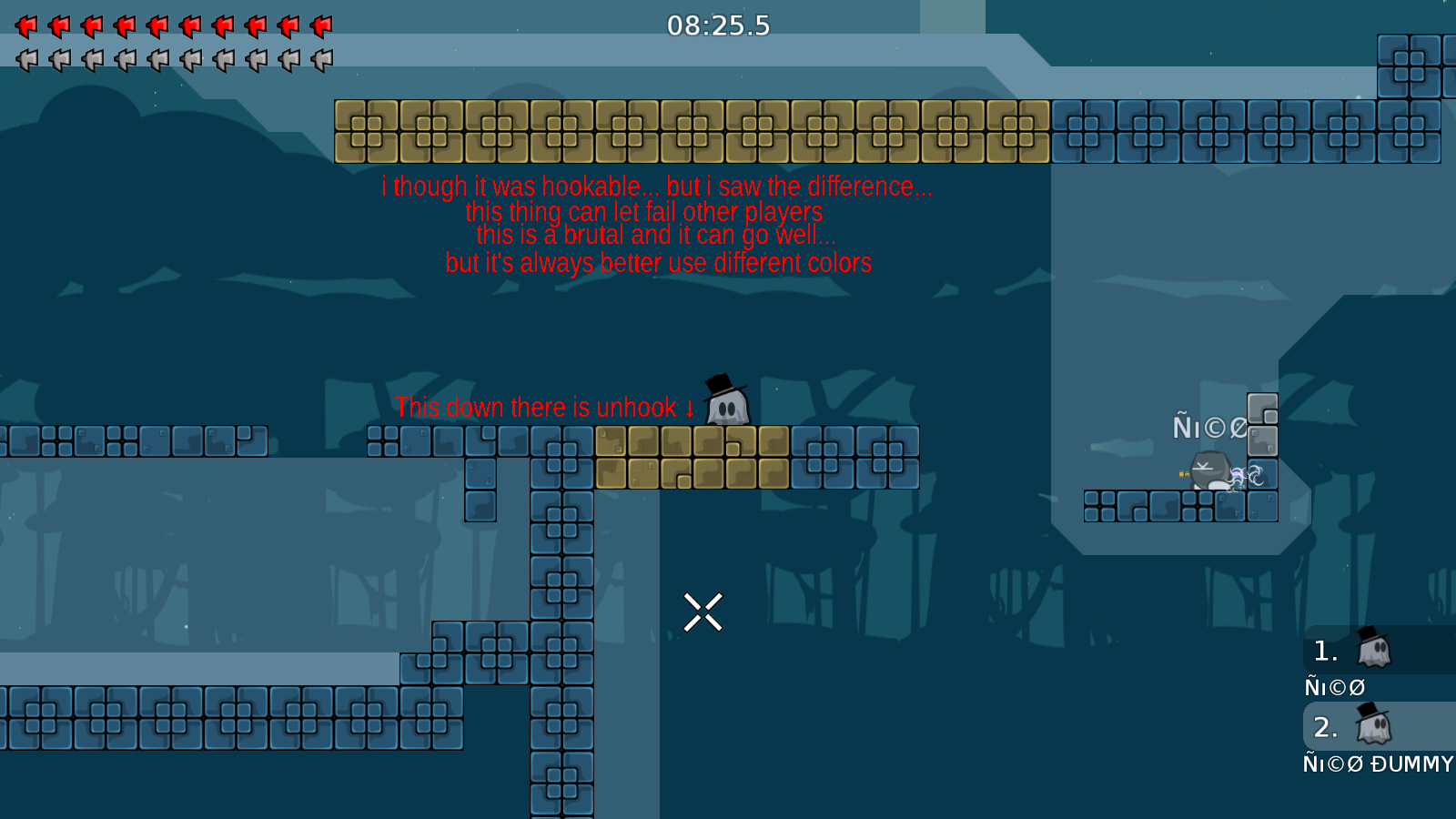
Task: Click the long yellow platform at the top
Action: (692, 130)
